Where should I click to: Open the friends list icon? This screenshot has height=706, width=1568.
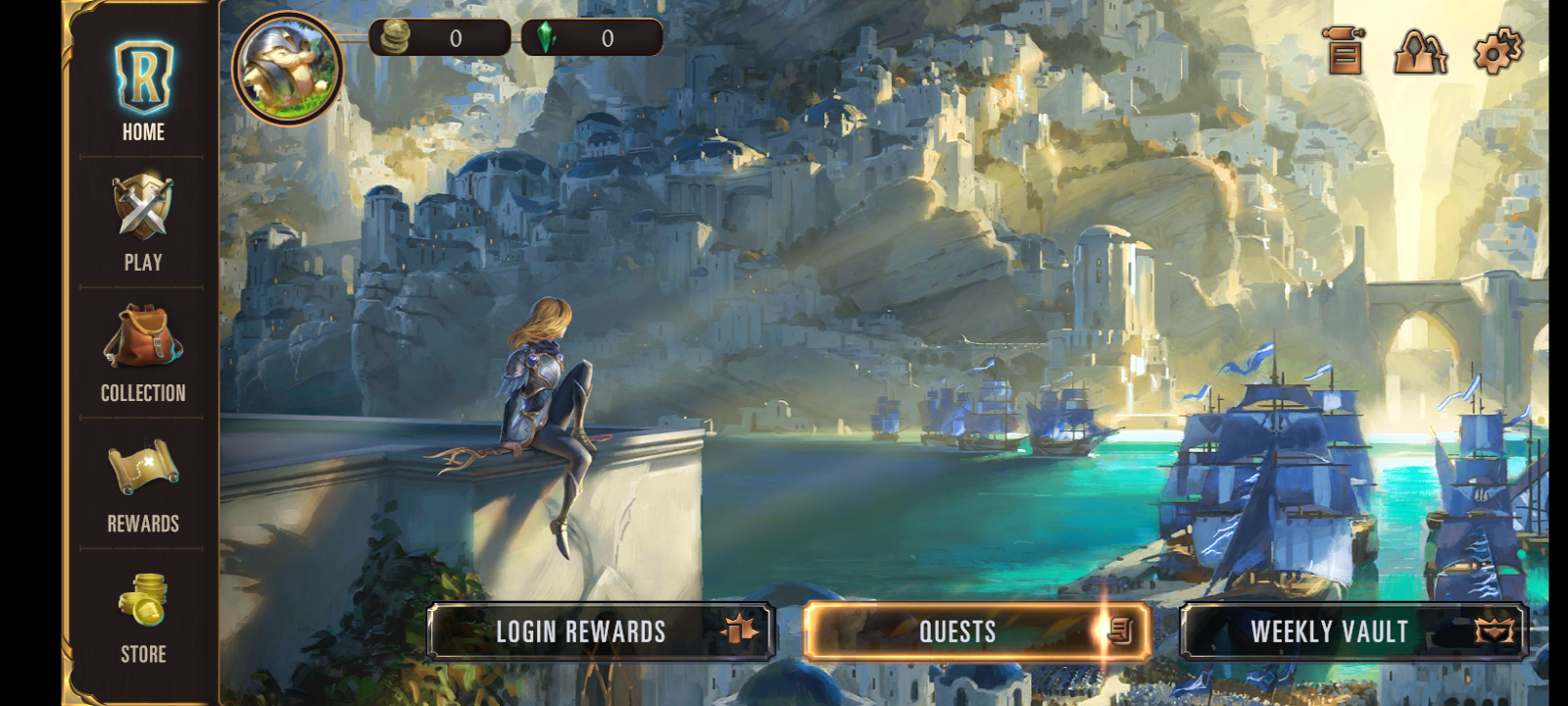coord(1420,51)
